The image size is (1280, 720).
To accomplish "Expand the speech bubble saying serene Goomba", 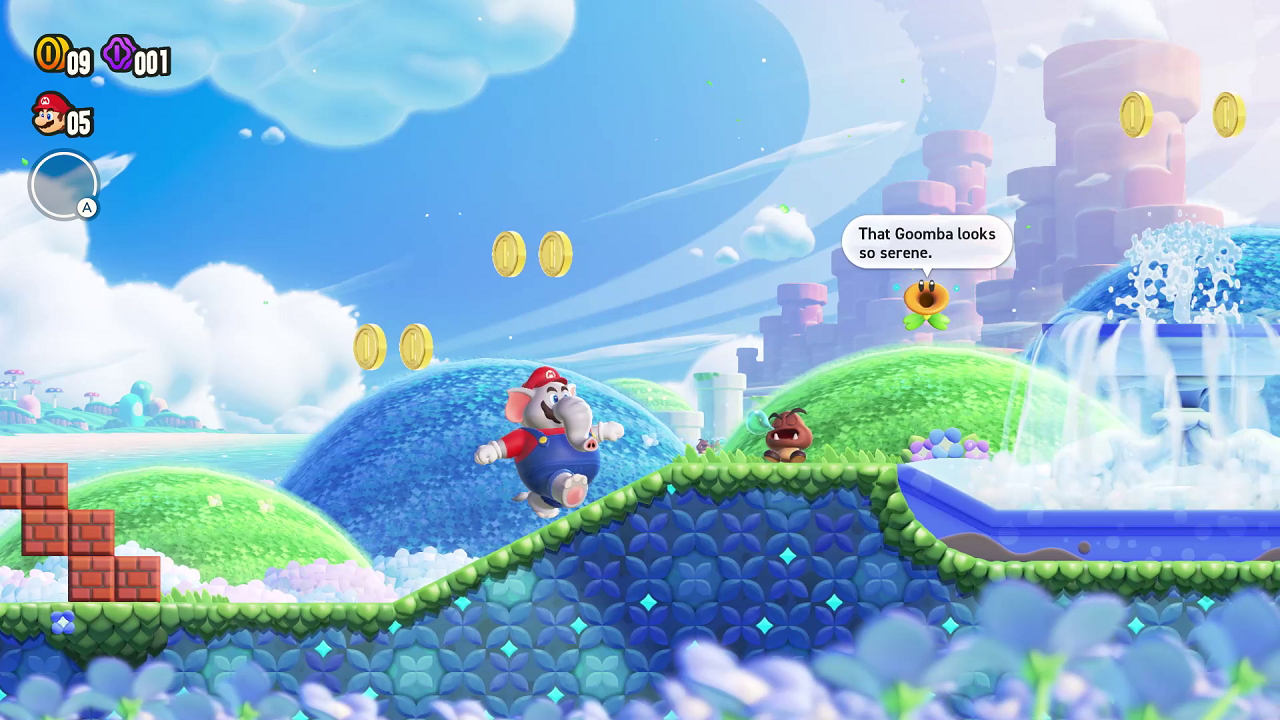I will [925, 242].
